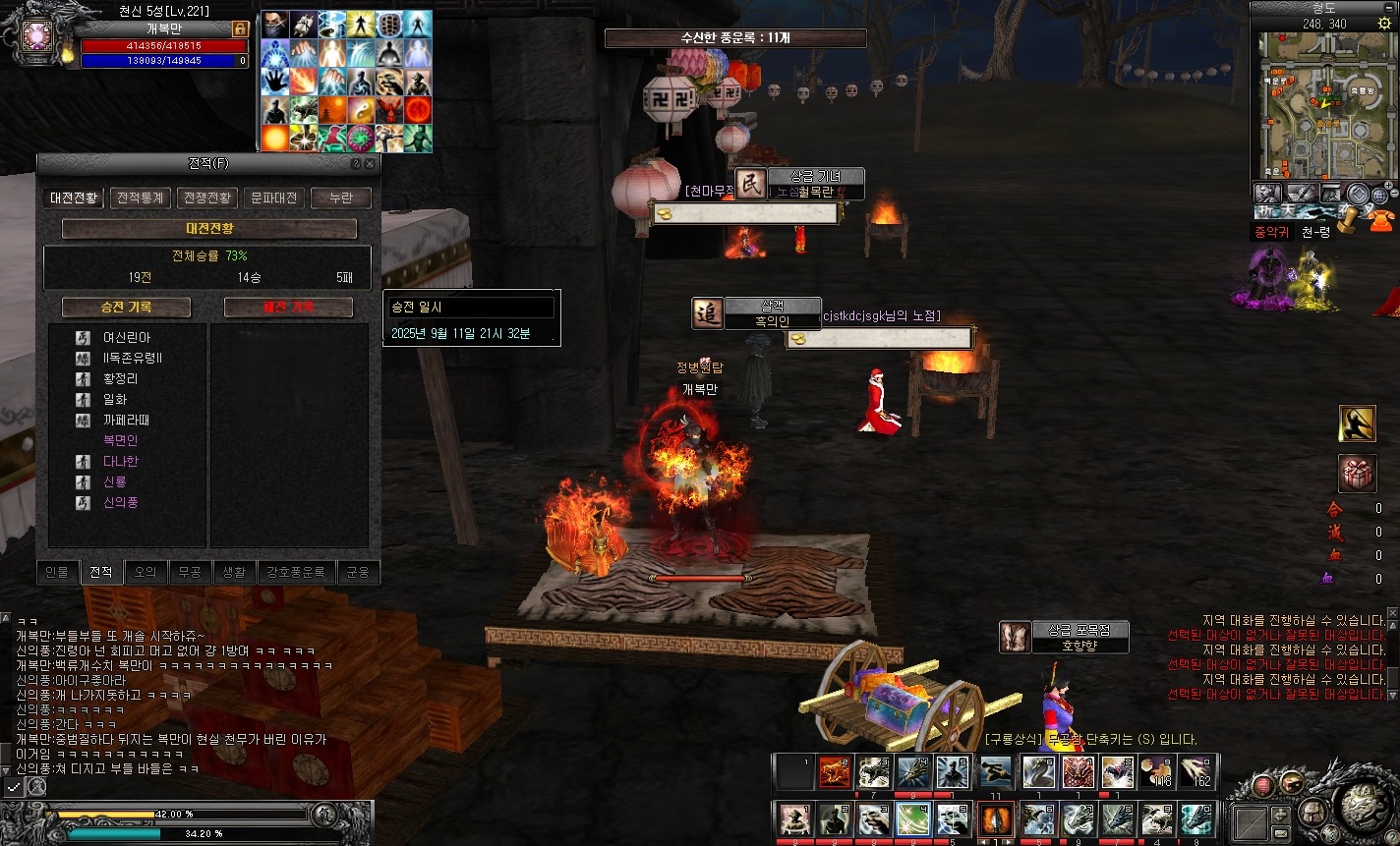Show the 패전 기록 loss record list
The height and width of the screenshot is (846, 1400).
(x=288, y=308)
